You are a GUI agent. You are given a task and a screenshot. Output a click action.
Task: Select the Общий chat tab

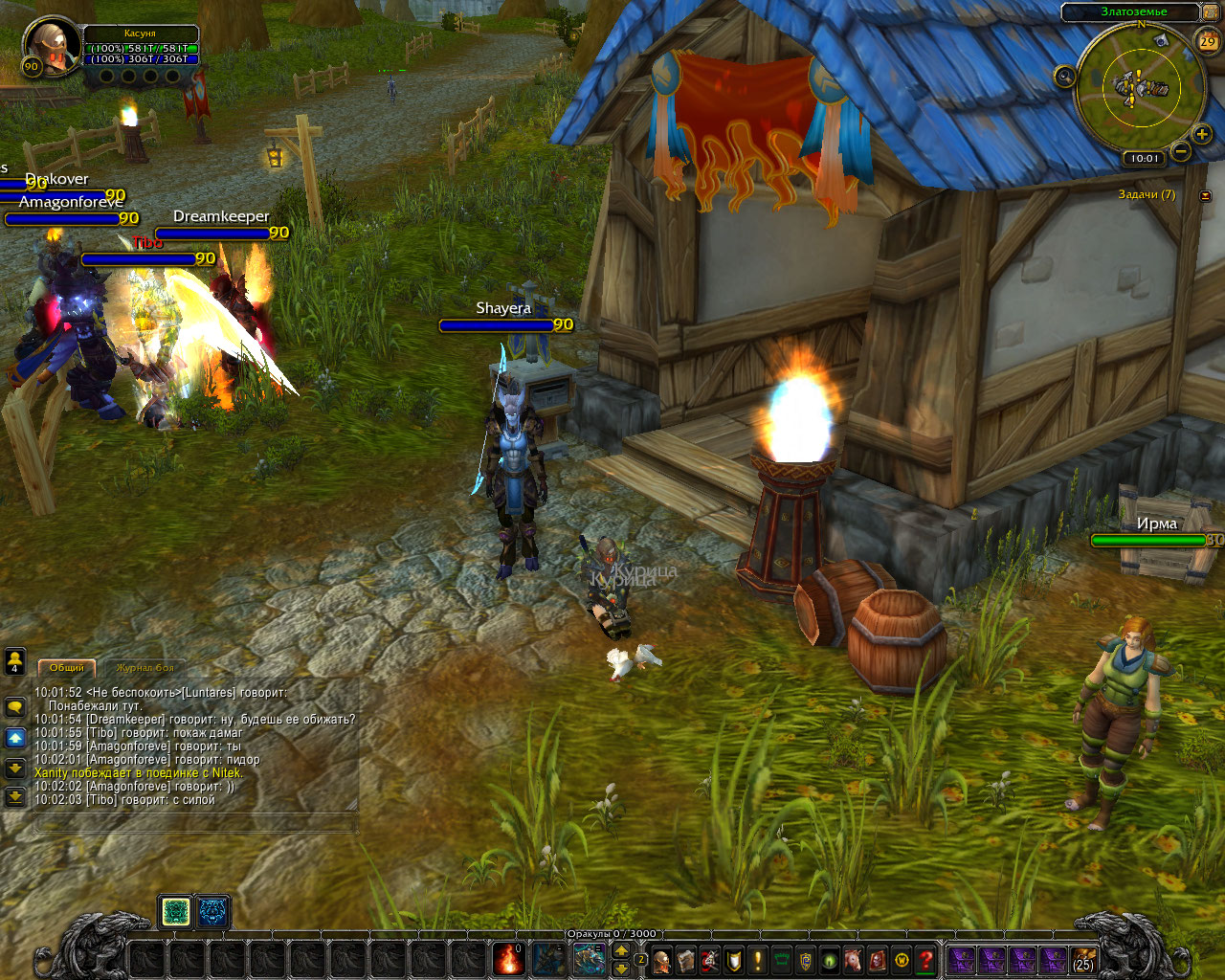point(66,667)
